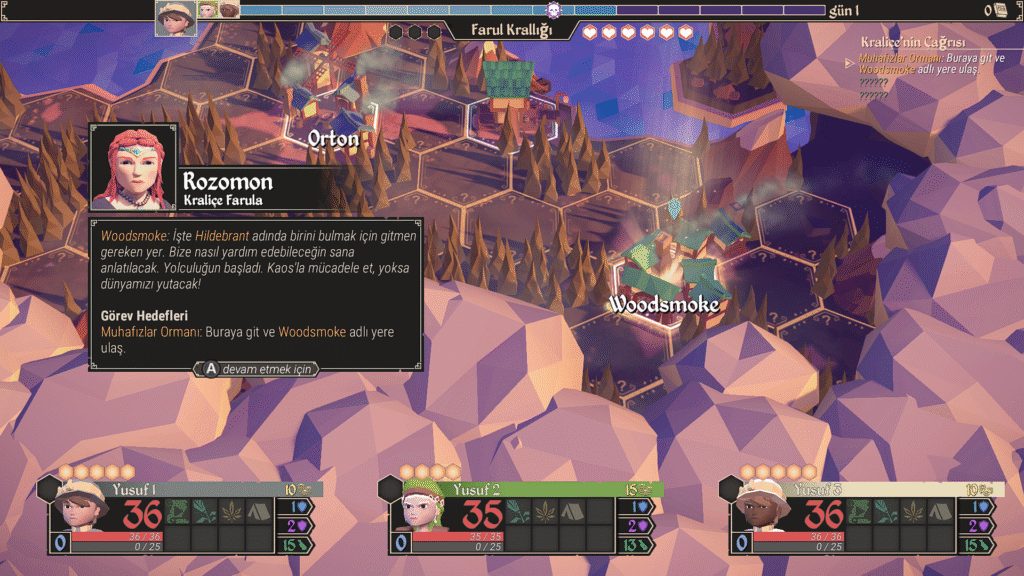The image size is (1024, 576).
Task: Select the hemp leaf item in Yusuf 3's inventory
Action: pyautogui.click(x=913, y=511)
